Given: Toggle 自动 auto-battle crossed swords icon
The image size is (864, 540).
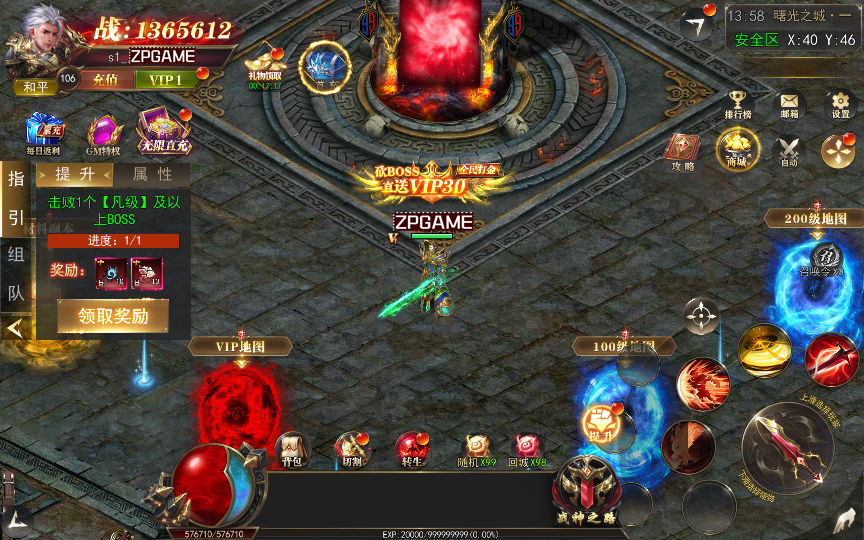Looking at the screenshot, I should [789, 149].
